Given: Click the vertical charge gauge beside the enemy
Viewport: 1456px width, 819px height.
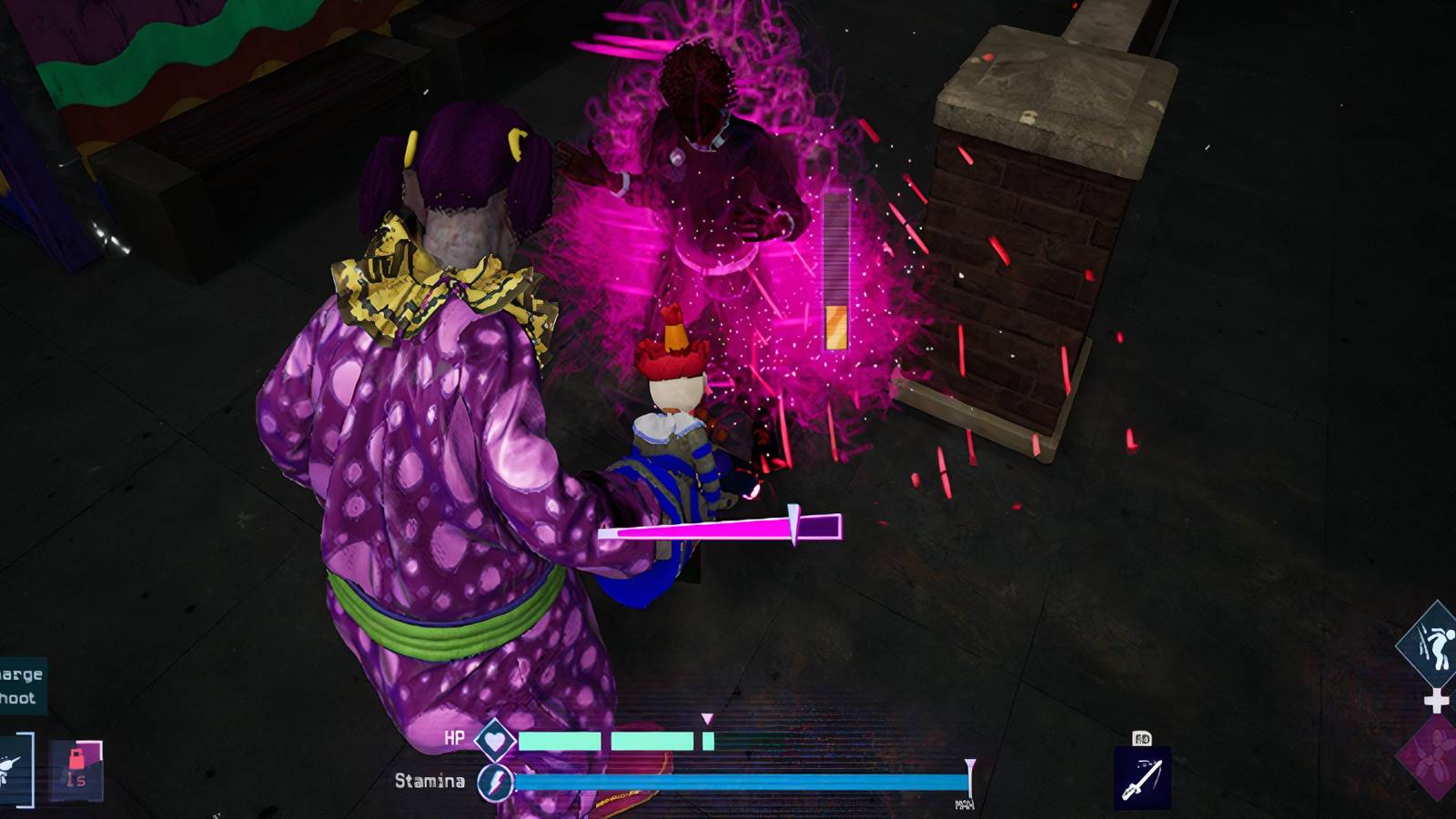Looking at the screenshot, I should click(x=835, y=268).
